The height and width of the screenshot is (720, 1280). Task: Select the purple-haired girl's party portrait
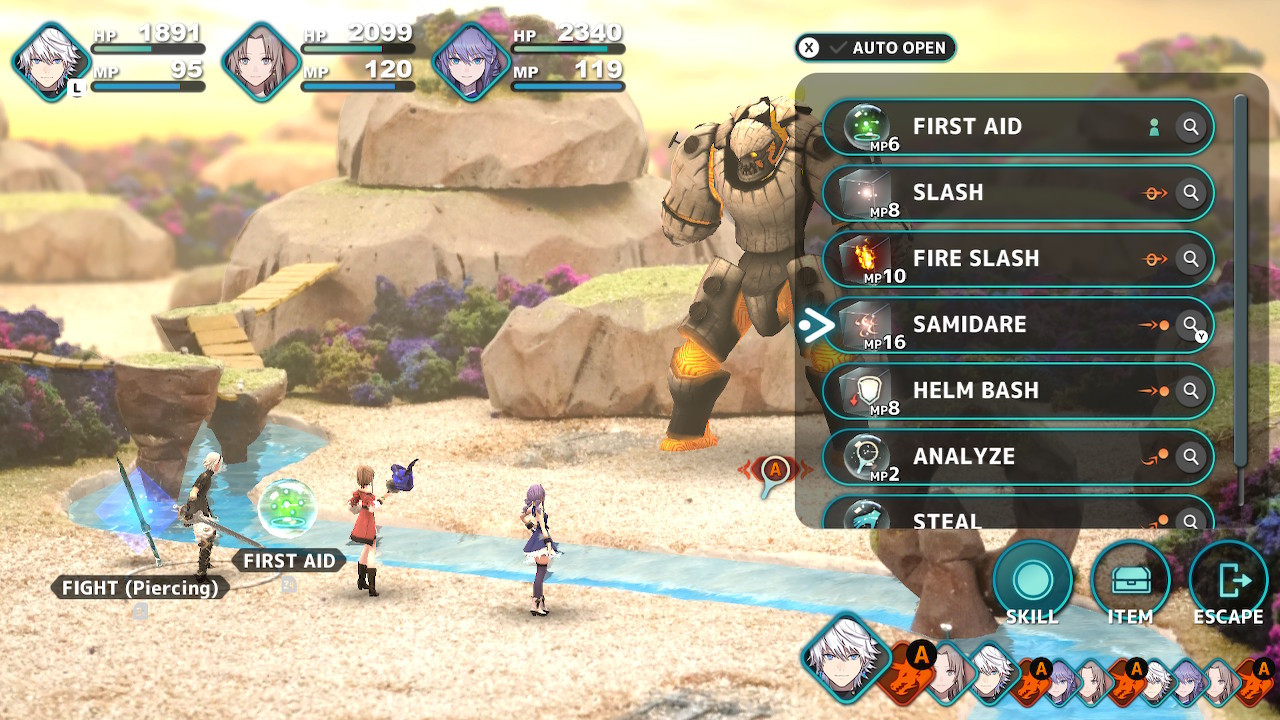click(471, 62)
